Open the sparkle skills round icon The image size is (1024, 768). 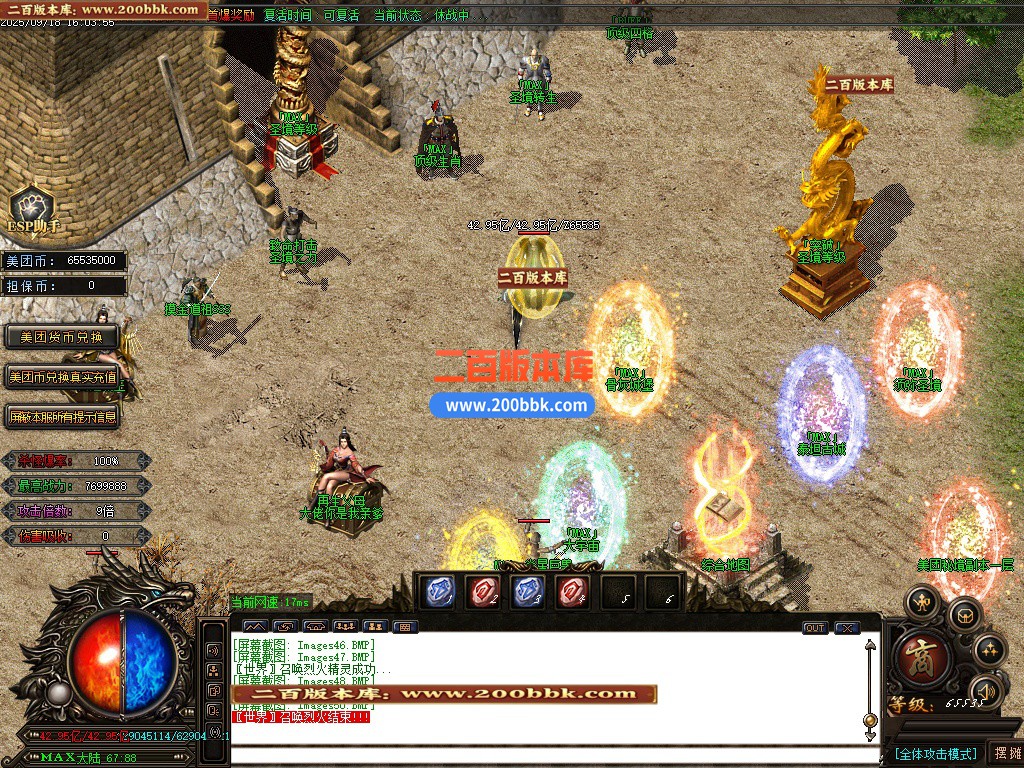pyautogui.click(x=988, y=649)
